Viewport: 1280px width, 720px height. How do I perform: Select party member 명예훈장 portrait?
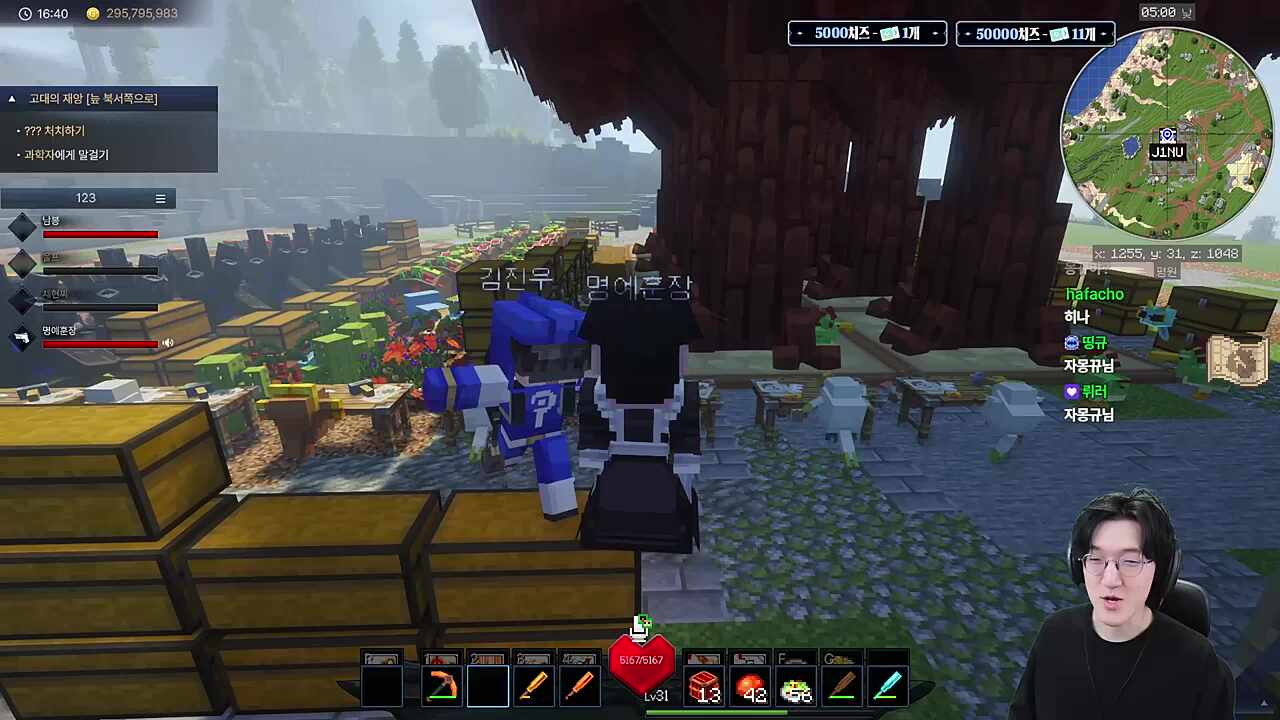point(22,337)
